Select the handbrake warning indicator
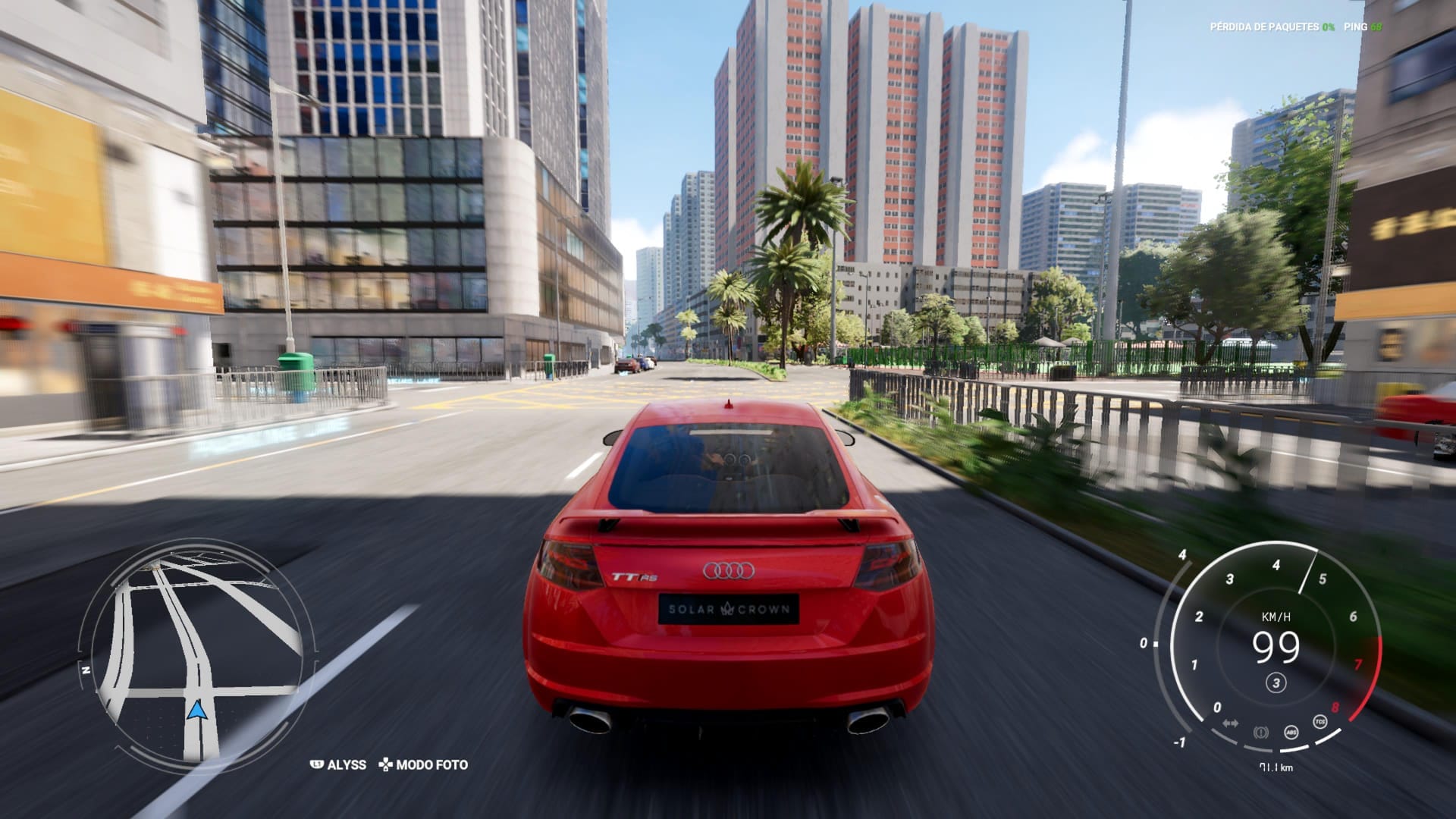This screenshot has width=1456, height=819. [1261, 732]
